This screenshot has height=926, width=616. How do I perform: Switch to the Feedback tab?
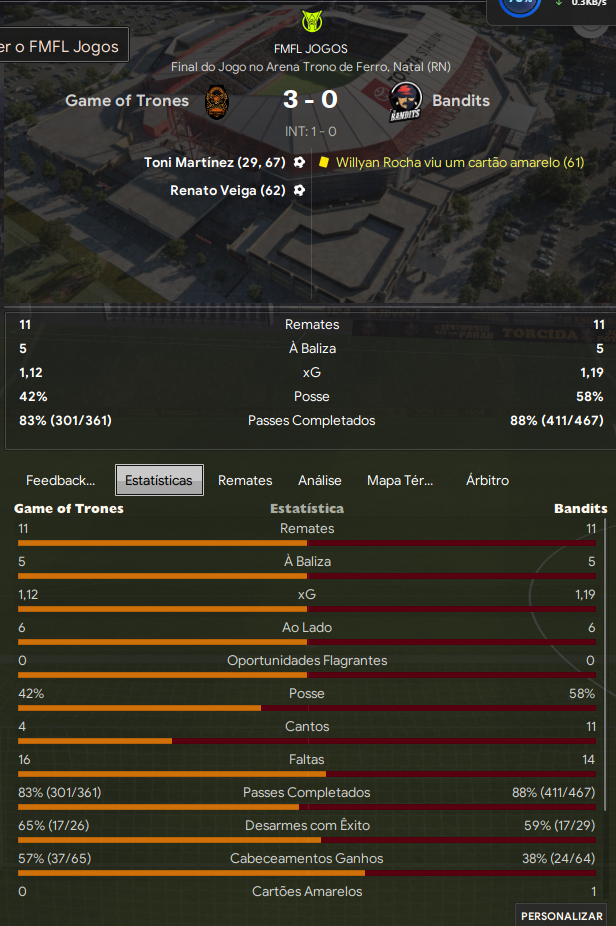pyautogui.click(x=60, y=480)
